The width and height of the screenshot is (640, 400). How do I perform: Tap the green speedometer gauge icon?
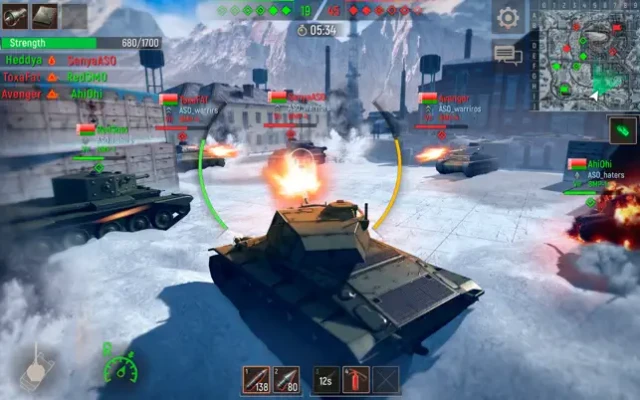(120, 367)
